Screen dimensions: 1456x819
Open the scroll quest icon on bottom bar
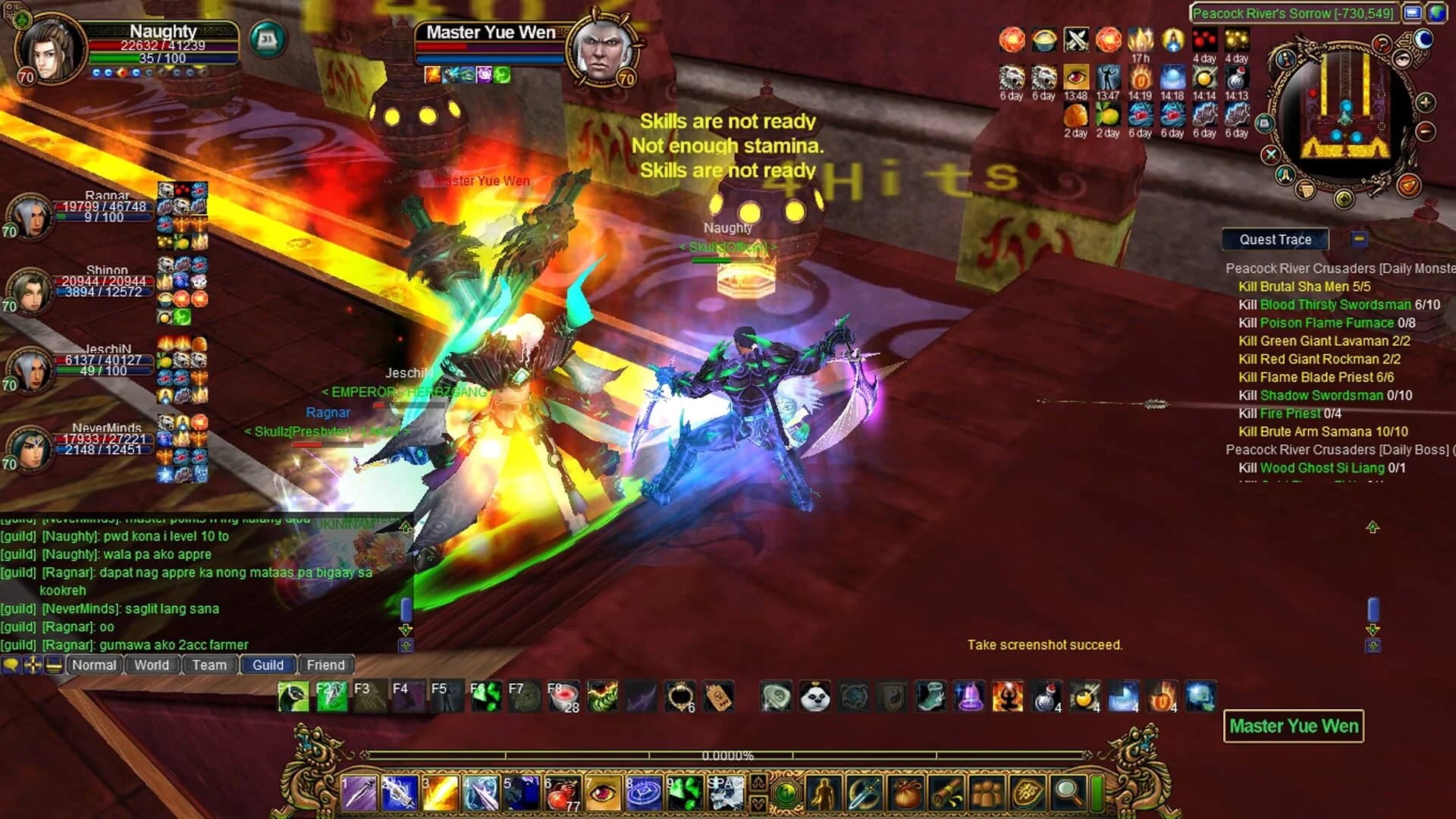(946, 794)
